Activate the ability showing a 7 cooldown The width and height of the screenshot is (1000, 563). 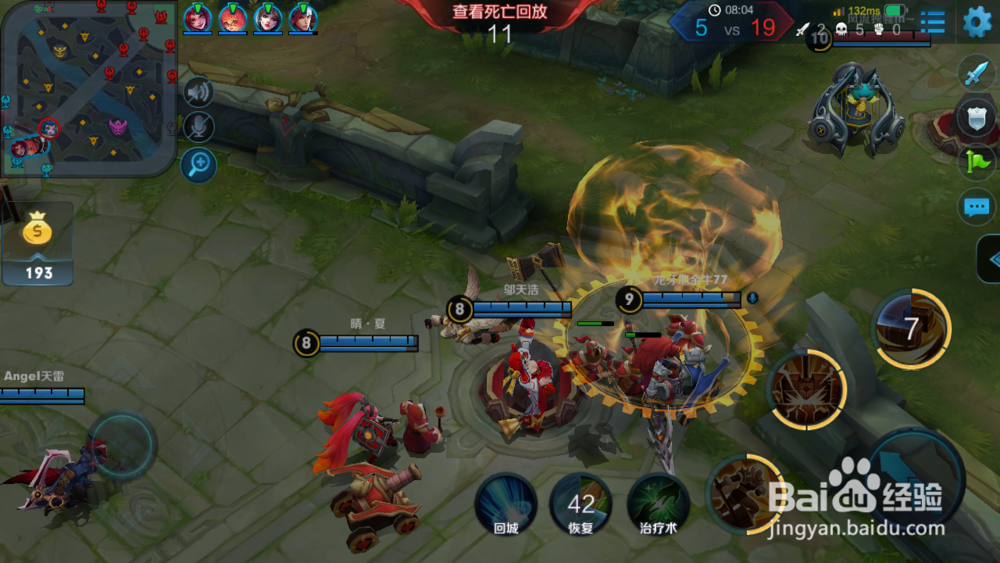911,329
